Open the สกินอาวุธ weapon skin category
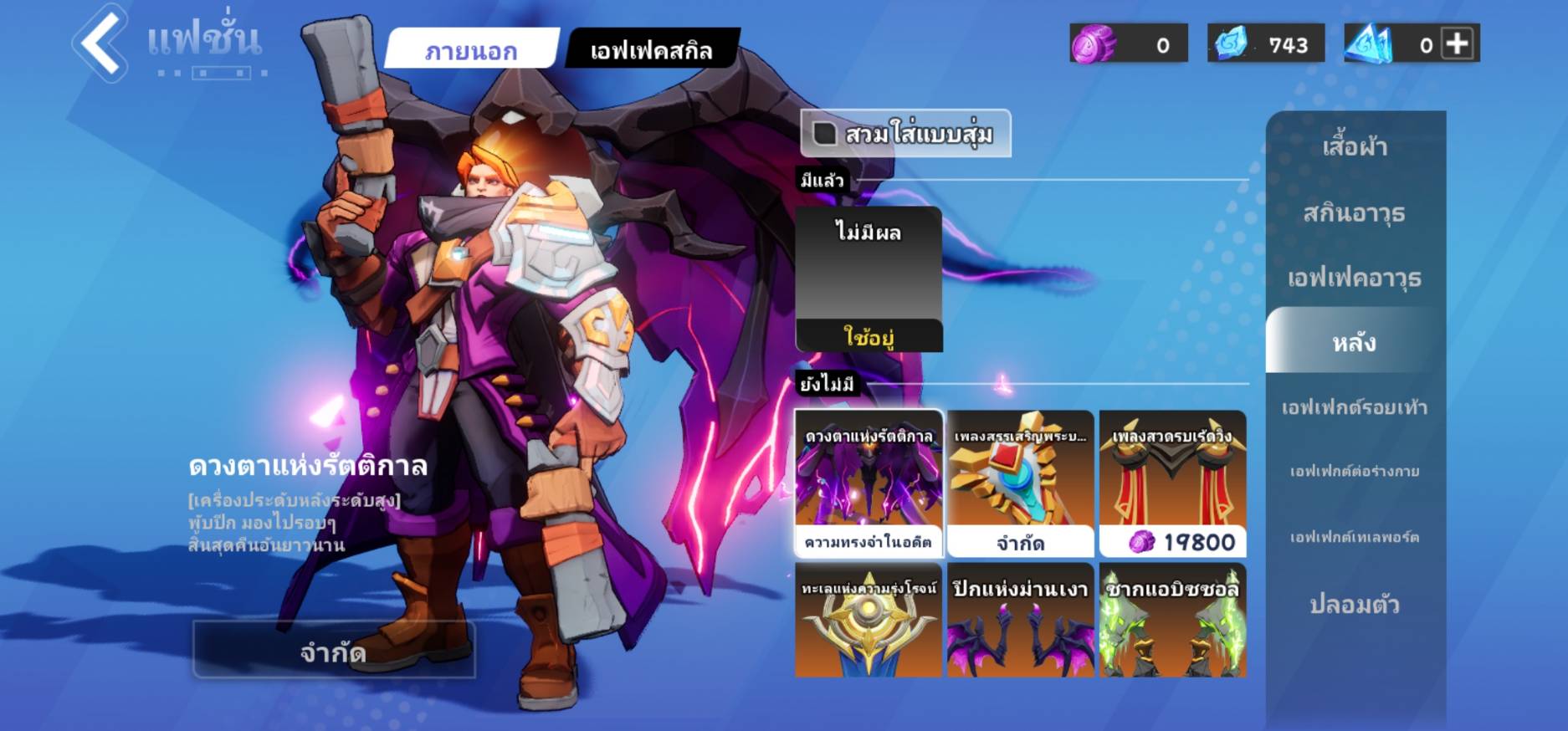Viewport: 1568px width, 731px height. coord(1355,212)
